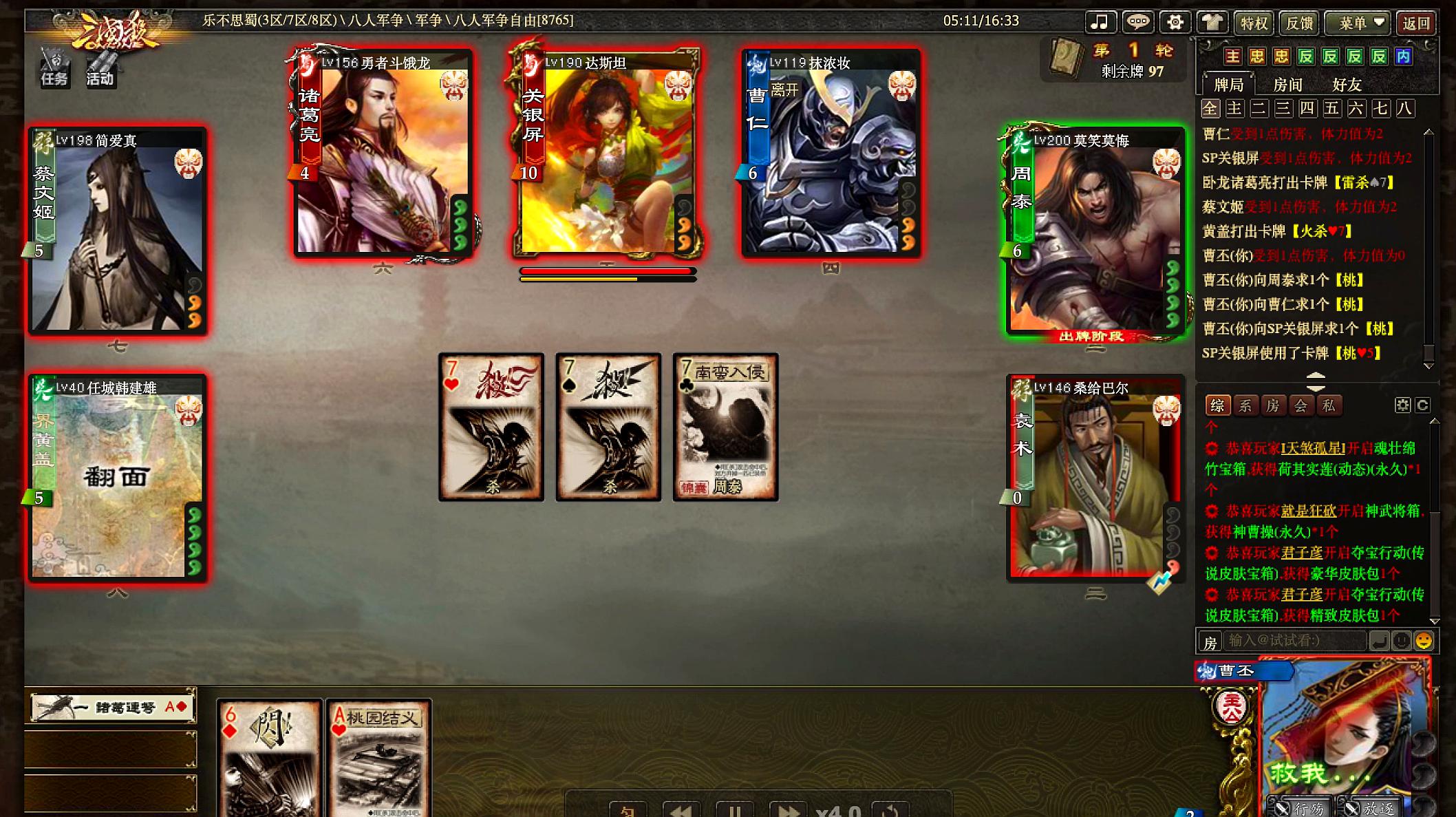Viewport: 1456px width, 817px height.
Task: Open the 任务 quests icon
Action: [54, 67]
